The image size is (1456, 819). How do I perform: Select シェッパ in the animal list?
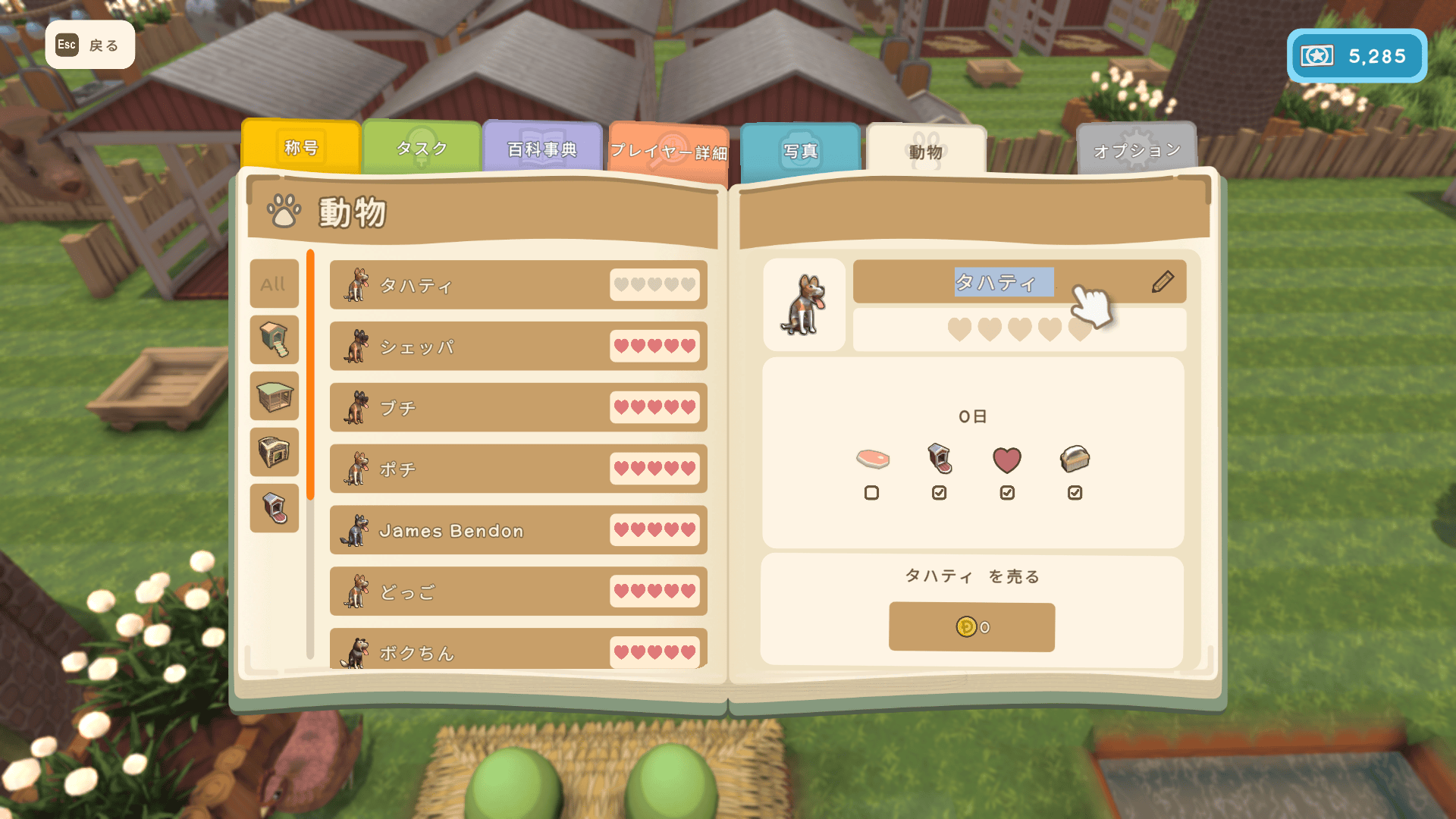tap(518, 347)
